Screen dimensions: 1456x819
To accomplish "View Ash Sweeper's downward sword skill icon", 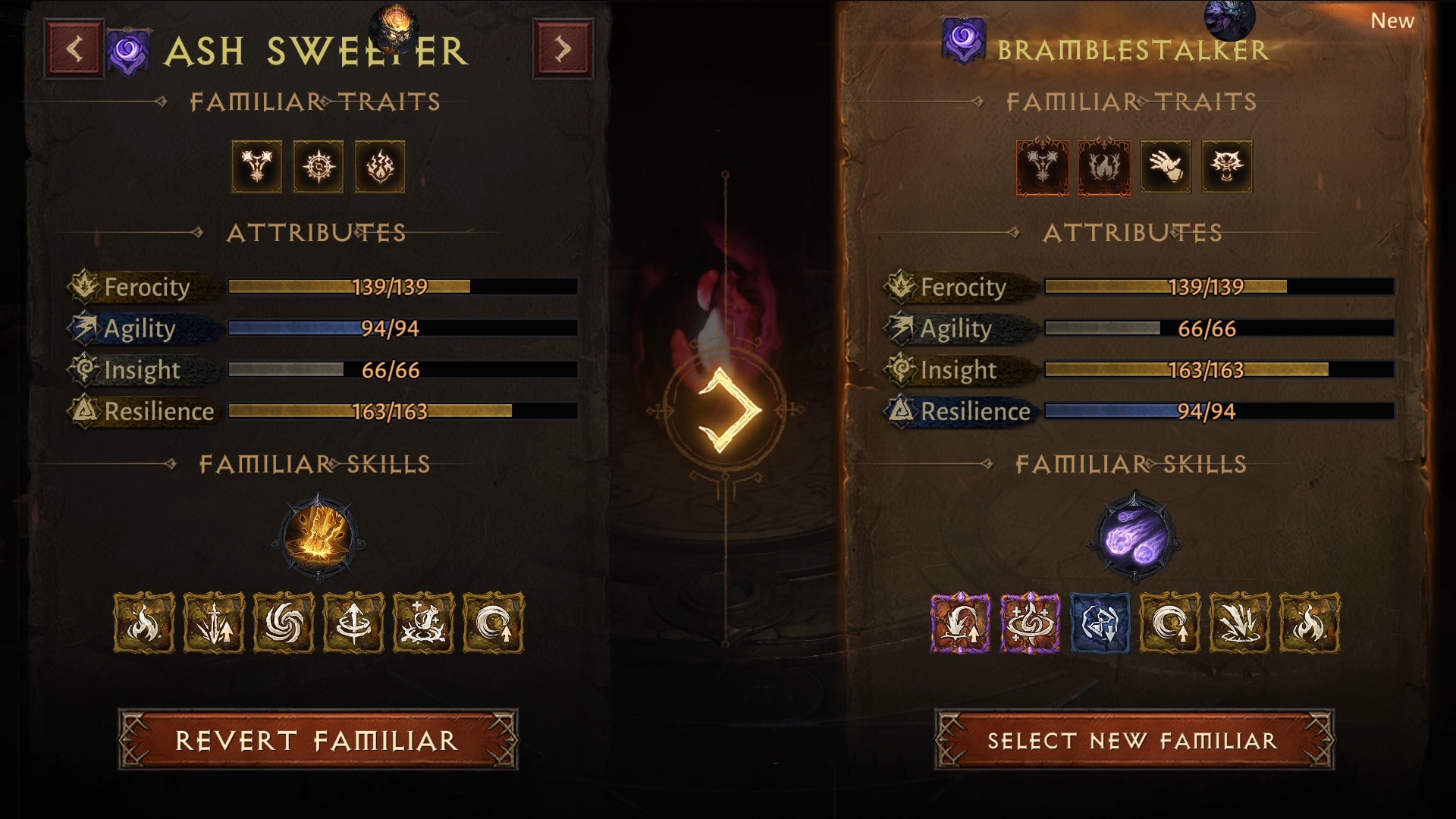I will 214,623.
